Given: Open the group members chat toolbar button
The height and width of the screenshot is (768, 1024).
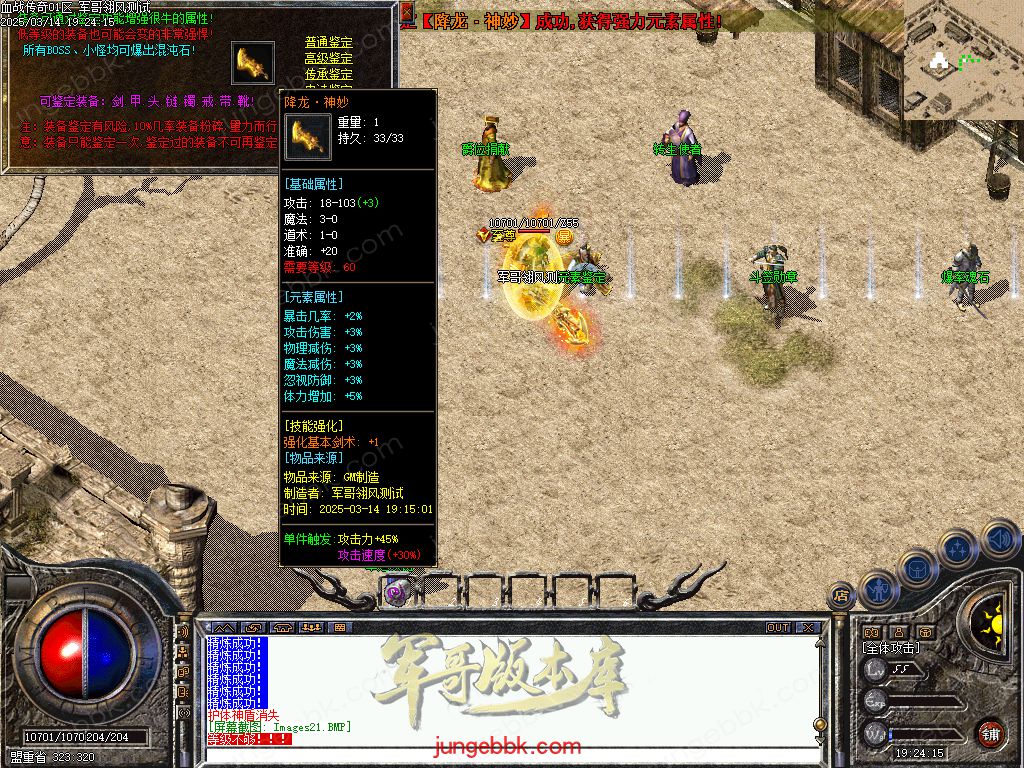Looking at the screenshot, I should point(311,628).
